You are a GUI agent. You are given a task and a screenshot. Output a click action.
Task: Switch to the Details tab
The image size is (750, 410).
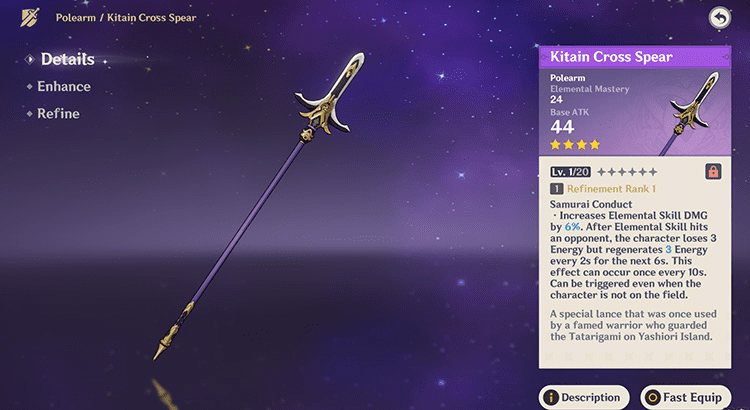click(x=67, y=60)
